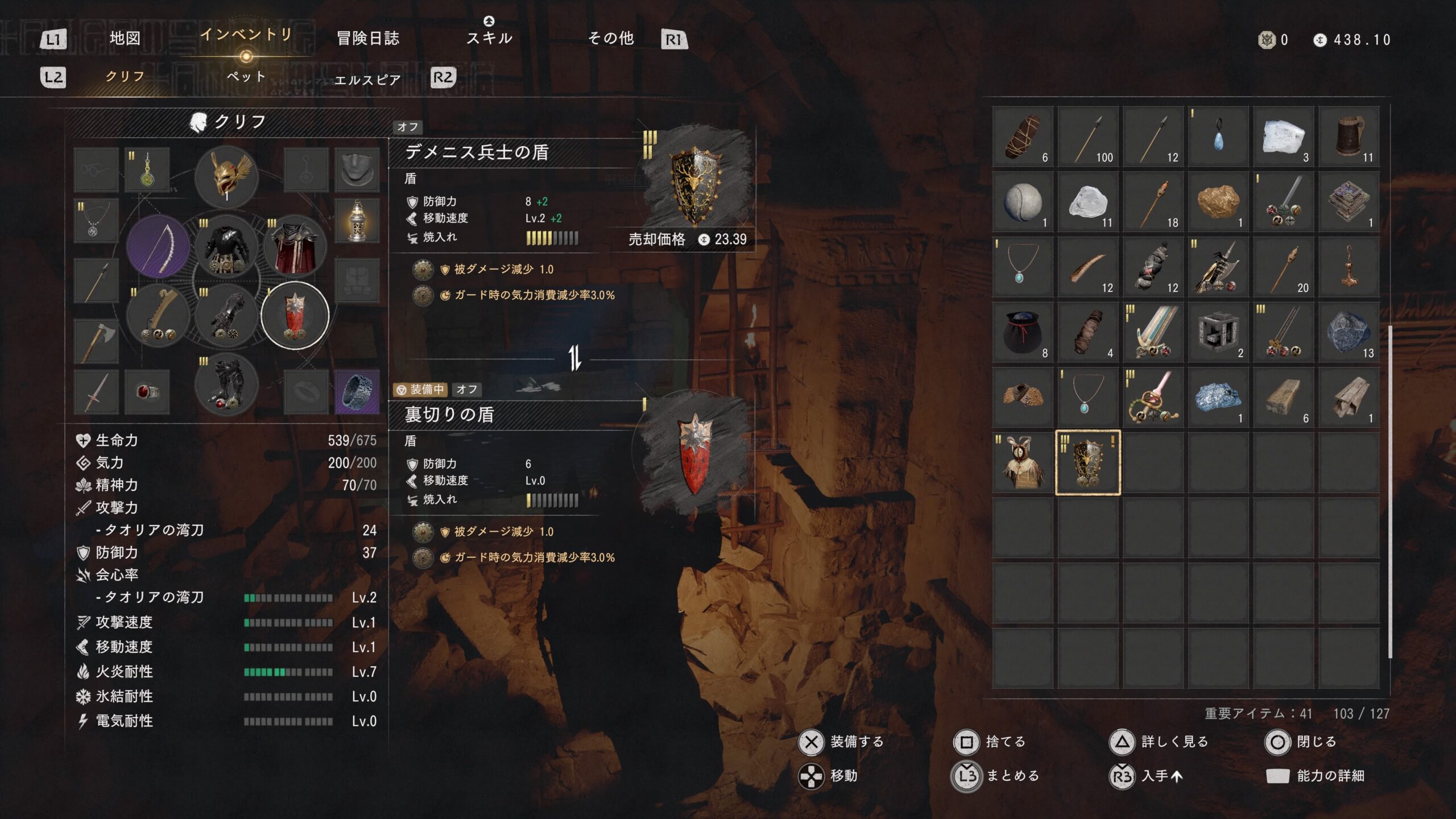Viewport: 1456px width, 819px height.
Task: Click the 装備する equip button
Action: click(842, 742)
